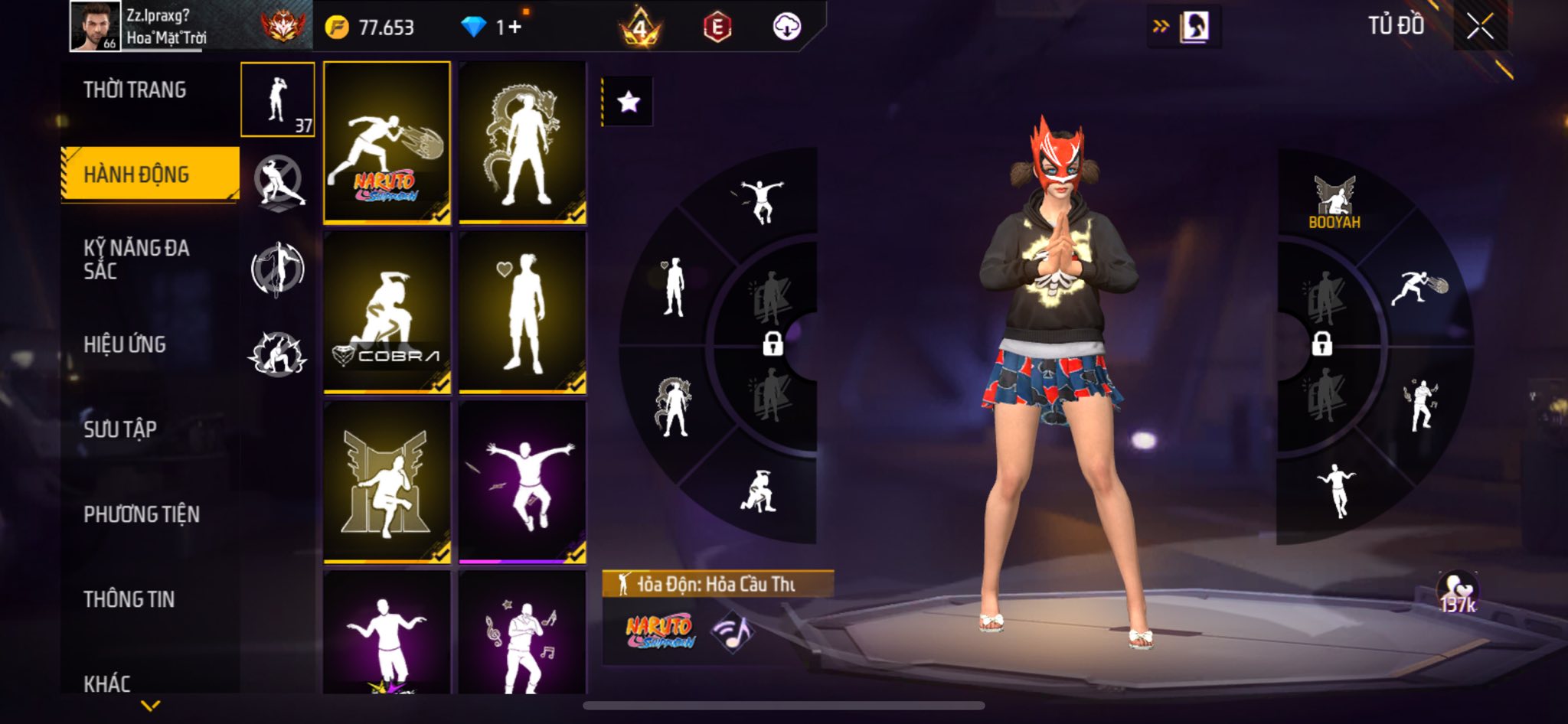Choose the Cobra emote tile
1568x724 pixels.
pos(387,311)
